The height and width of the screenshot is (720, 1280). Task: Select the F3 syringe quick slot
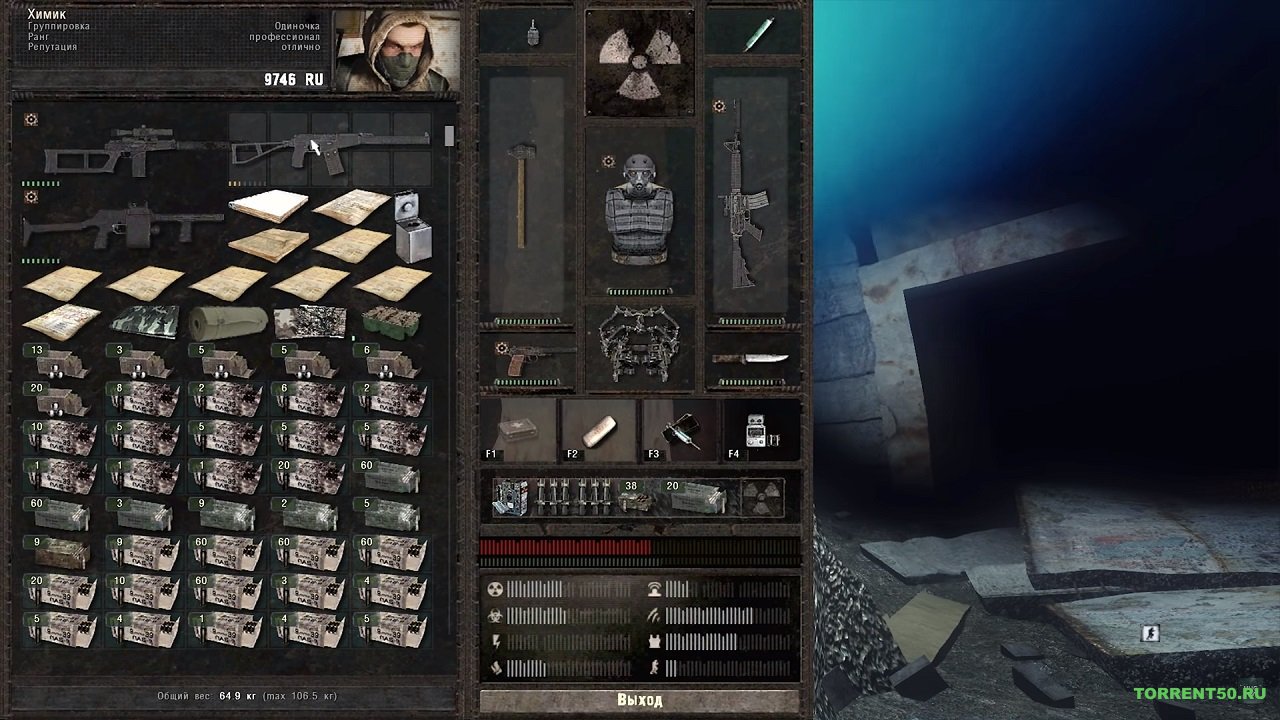(680, 431)
